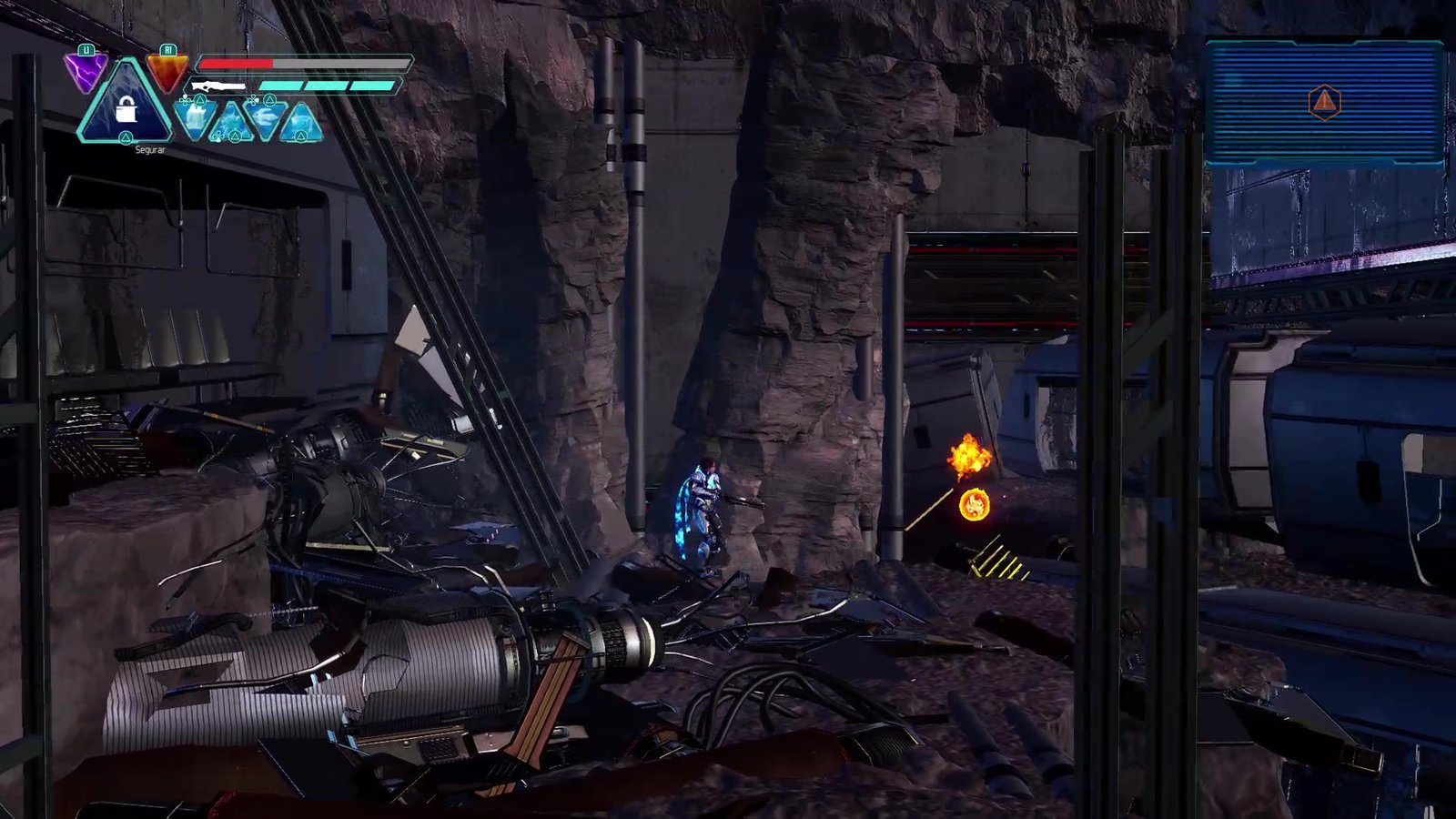Activate the padlock Segurar ability
The width and height of the screenshot is (1456, 819).
126,108
